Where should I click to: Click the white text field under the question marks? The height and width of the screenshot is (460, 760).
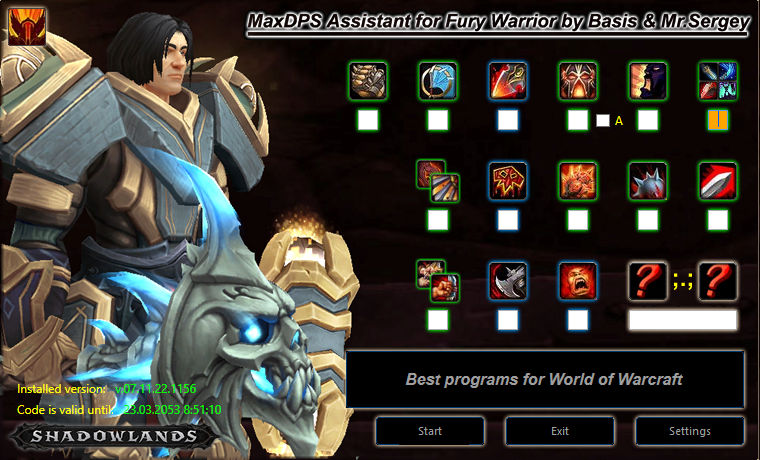[x=682, y=320]
